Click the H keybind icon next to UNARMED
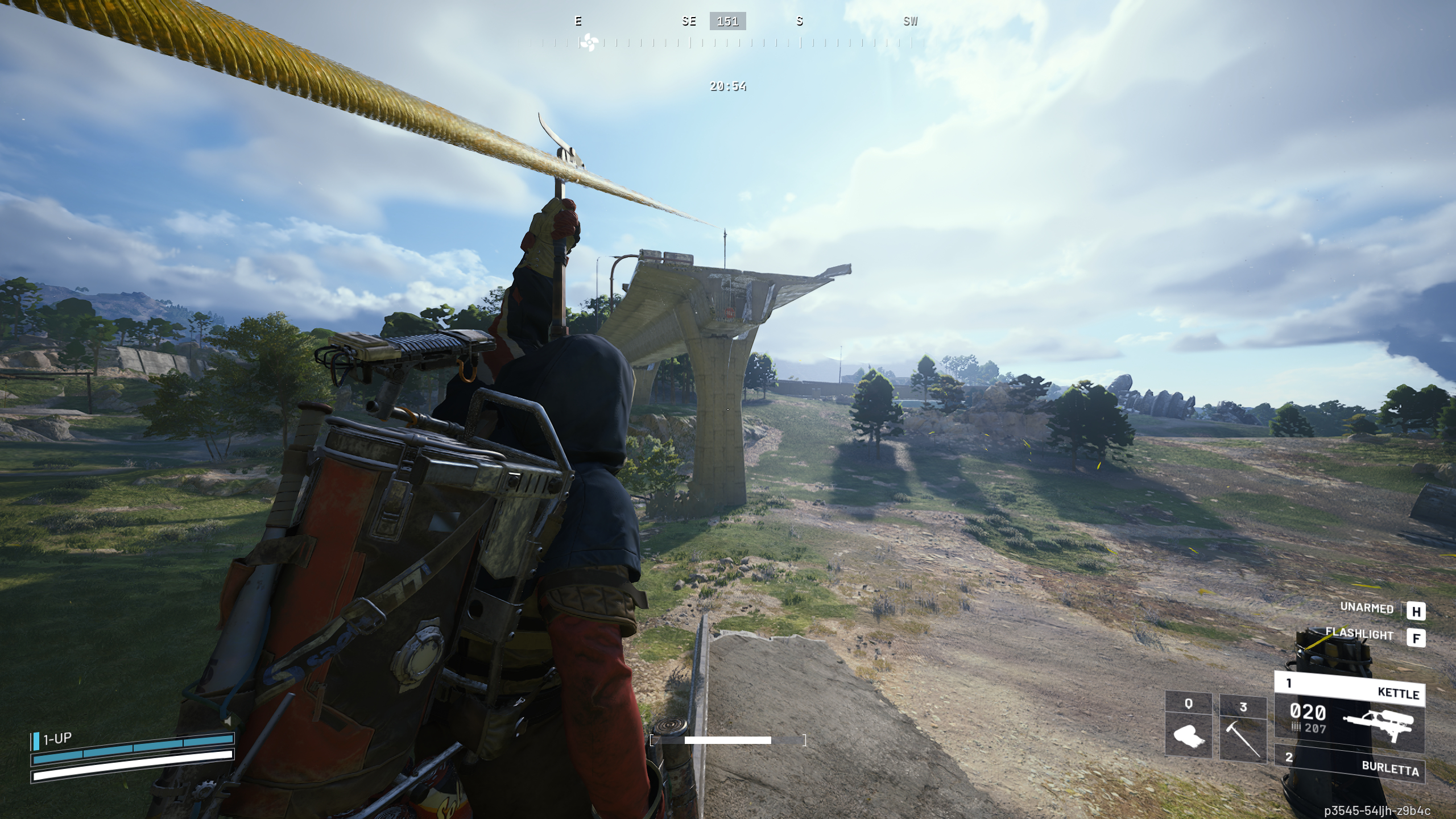Viewport: 1456px width, 819px height. 1417,610
